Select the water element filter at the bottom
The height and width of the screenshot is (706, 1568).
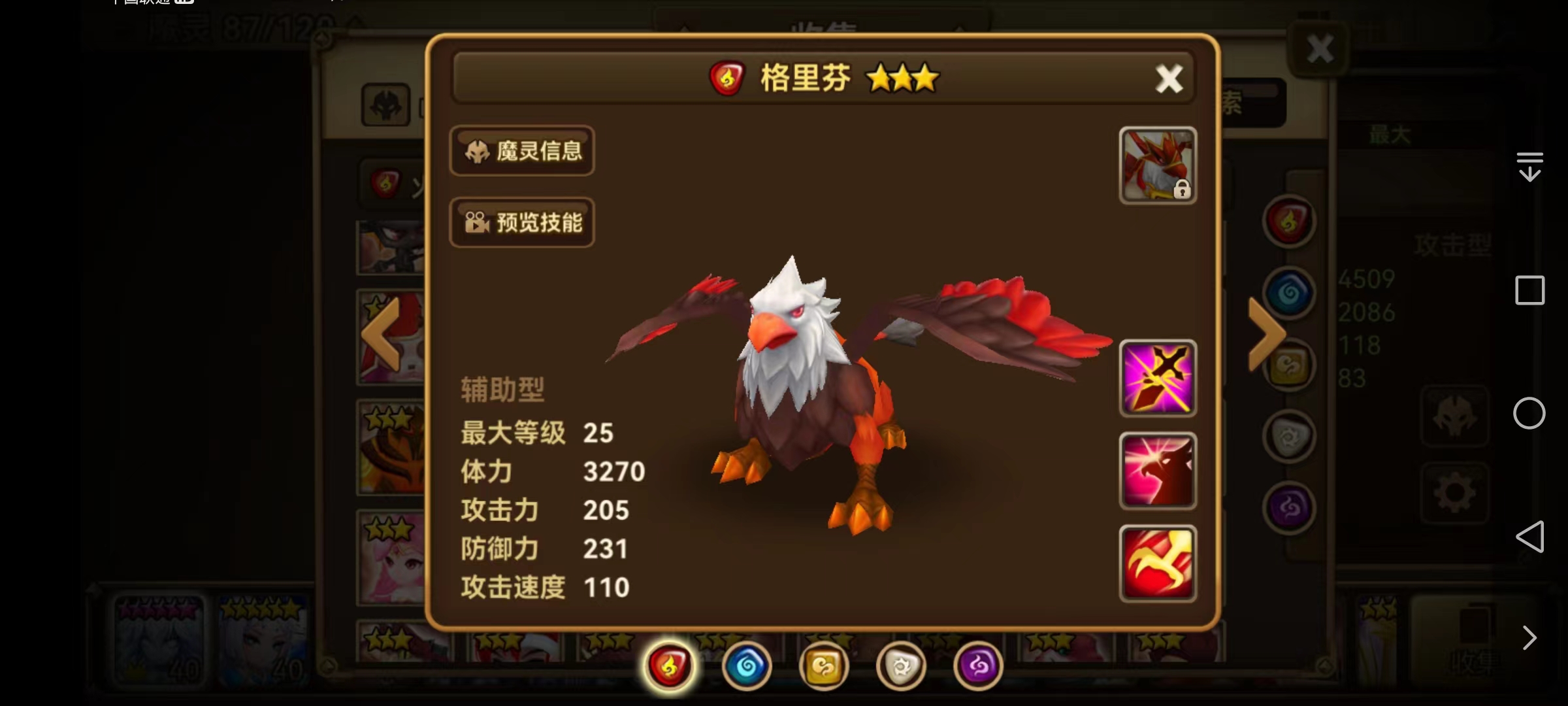747,665
